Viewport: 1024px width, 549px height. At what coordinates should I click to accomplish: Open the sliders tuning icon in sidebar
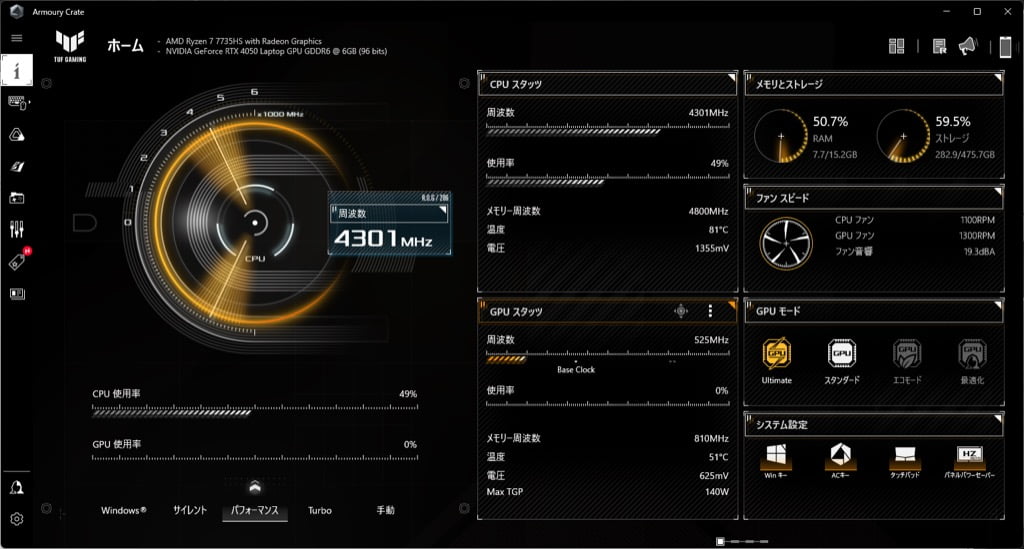(x=17, y=229)
